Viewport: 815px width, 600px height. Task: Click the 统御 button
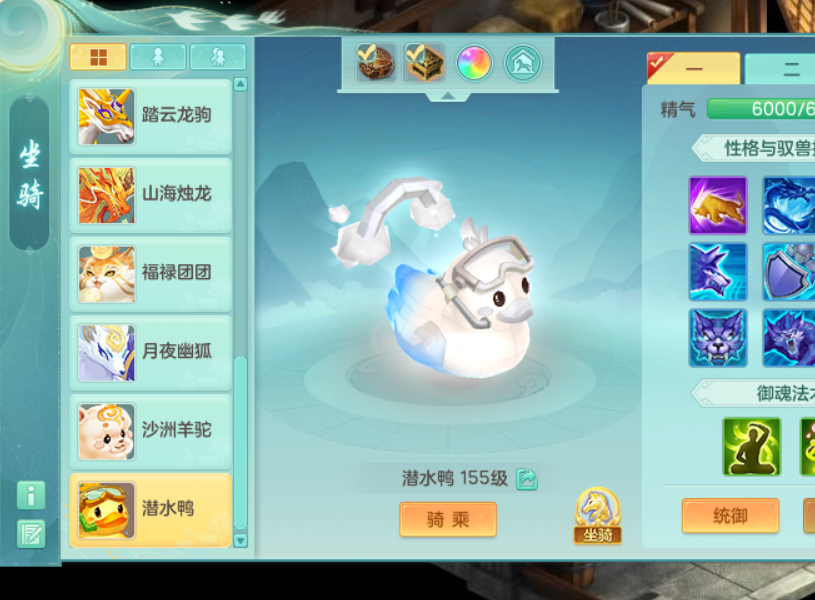coord(730,516)
